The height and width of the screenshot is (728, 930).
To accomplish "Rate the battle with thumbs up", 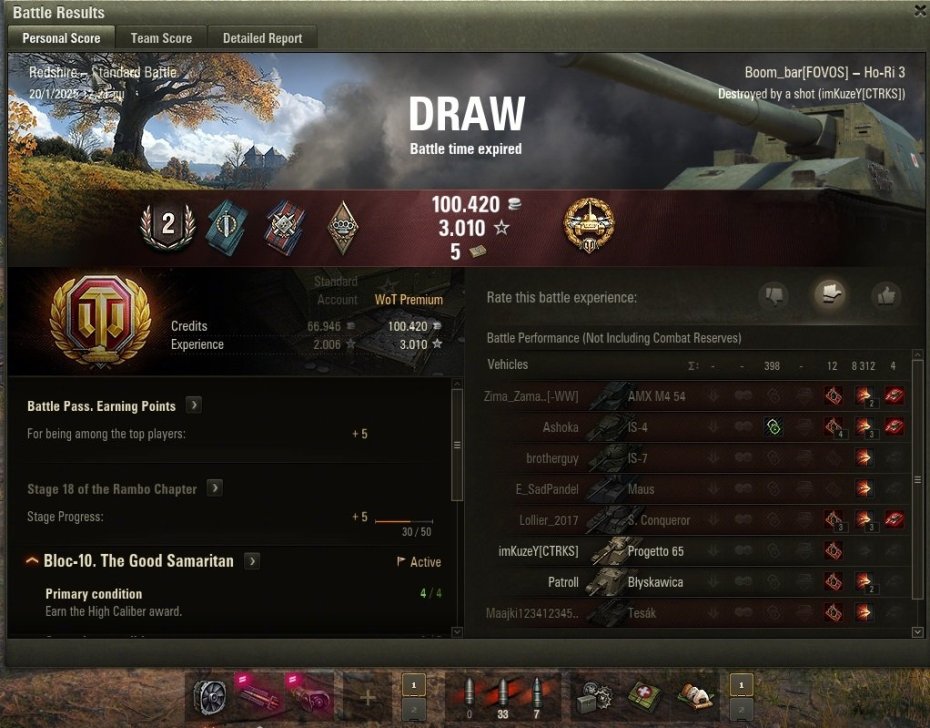I will pos(886,296).
